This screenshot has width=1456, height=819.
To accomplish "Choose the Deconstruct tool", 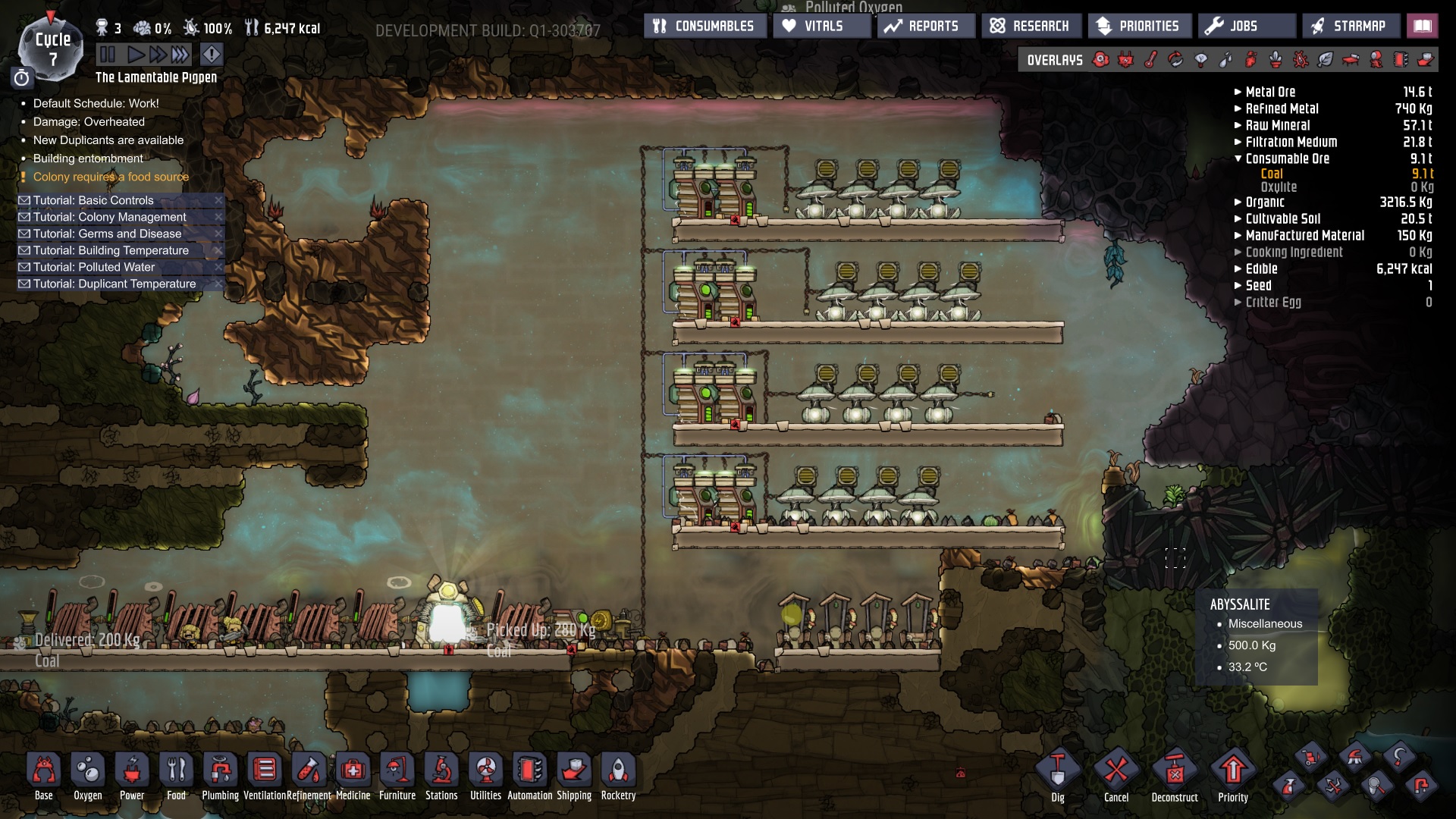I will point(1174,775).
